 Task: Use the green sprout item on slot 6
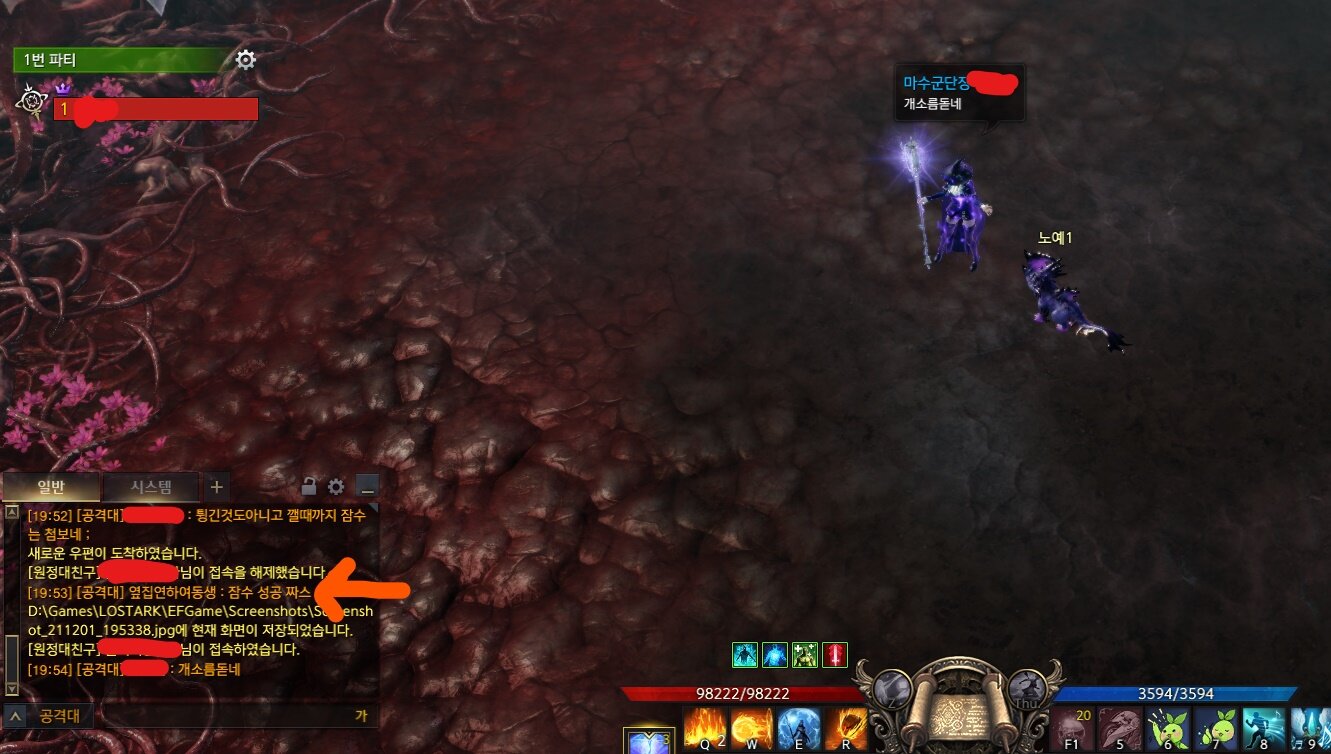click(x=1167, y=729)
